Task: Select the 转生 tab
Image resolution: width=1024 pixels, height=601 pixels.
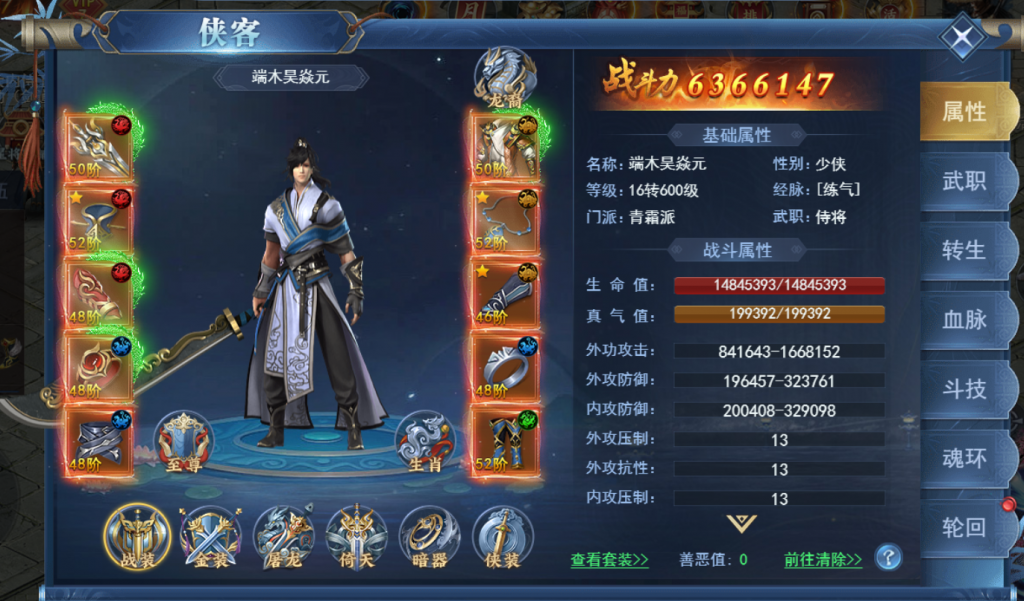Action: [964, 250]
